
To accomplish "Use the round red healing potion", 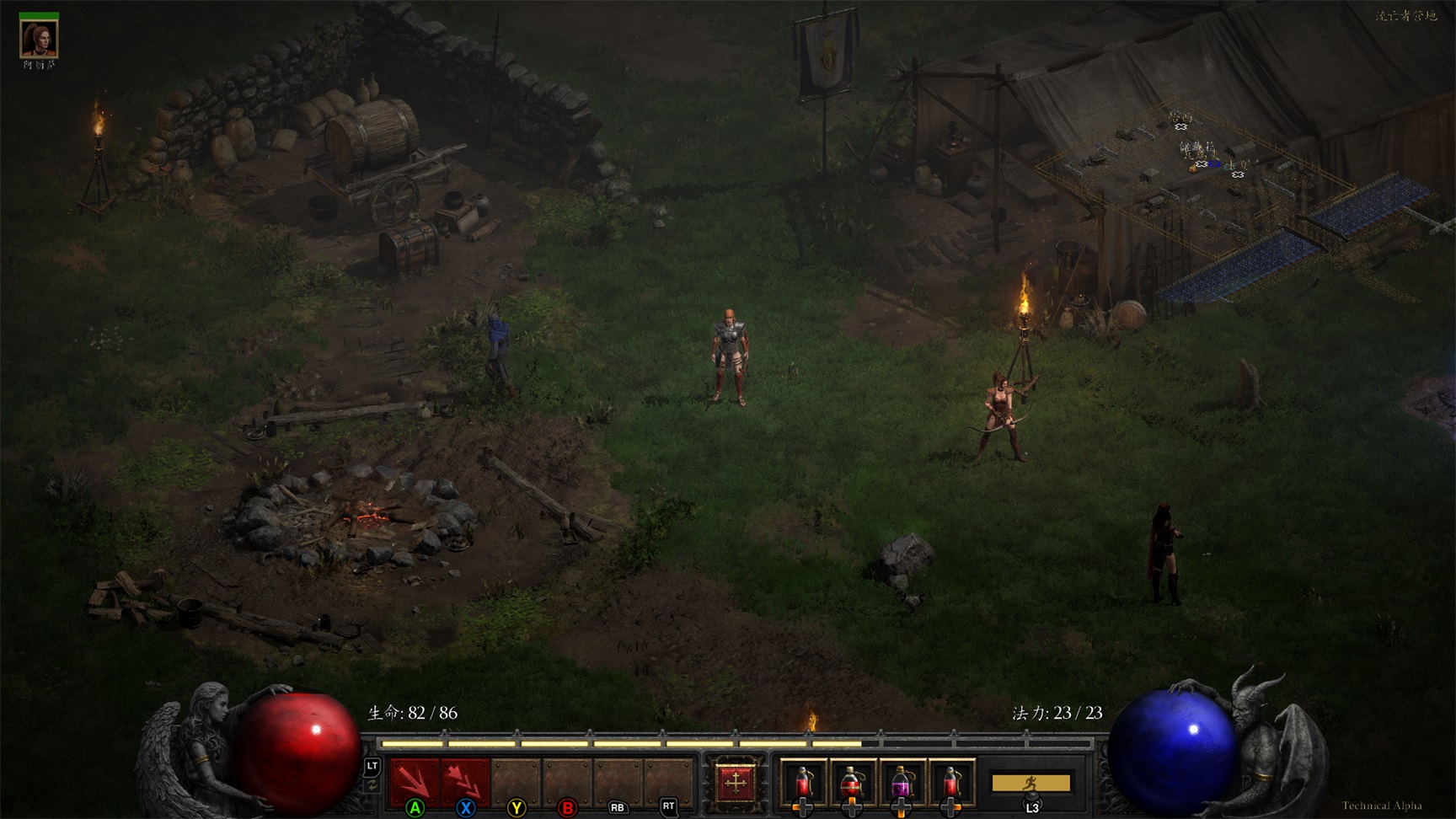I will pyautogui.click(x=851, y=782).
